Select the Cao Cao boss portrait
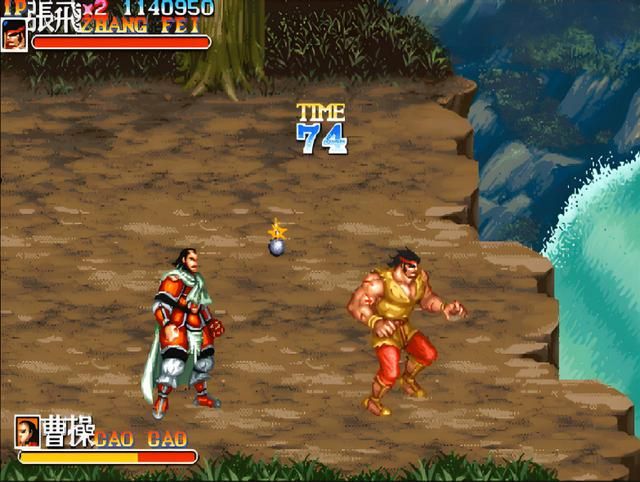The width and height of the screenshot is (640, 482). [x=27, y=432]
